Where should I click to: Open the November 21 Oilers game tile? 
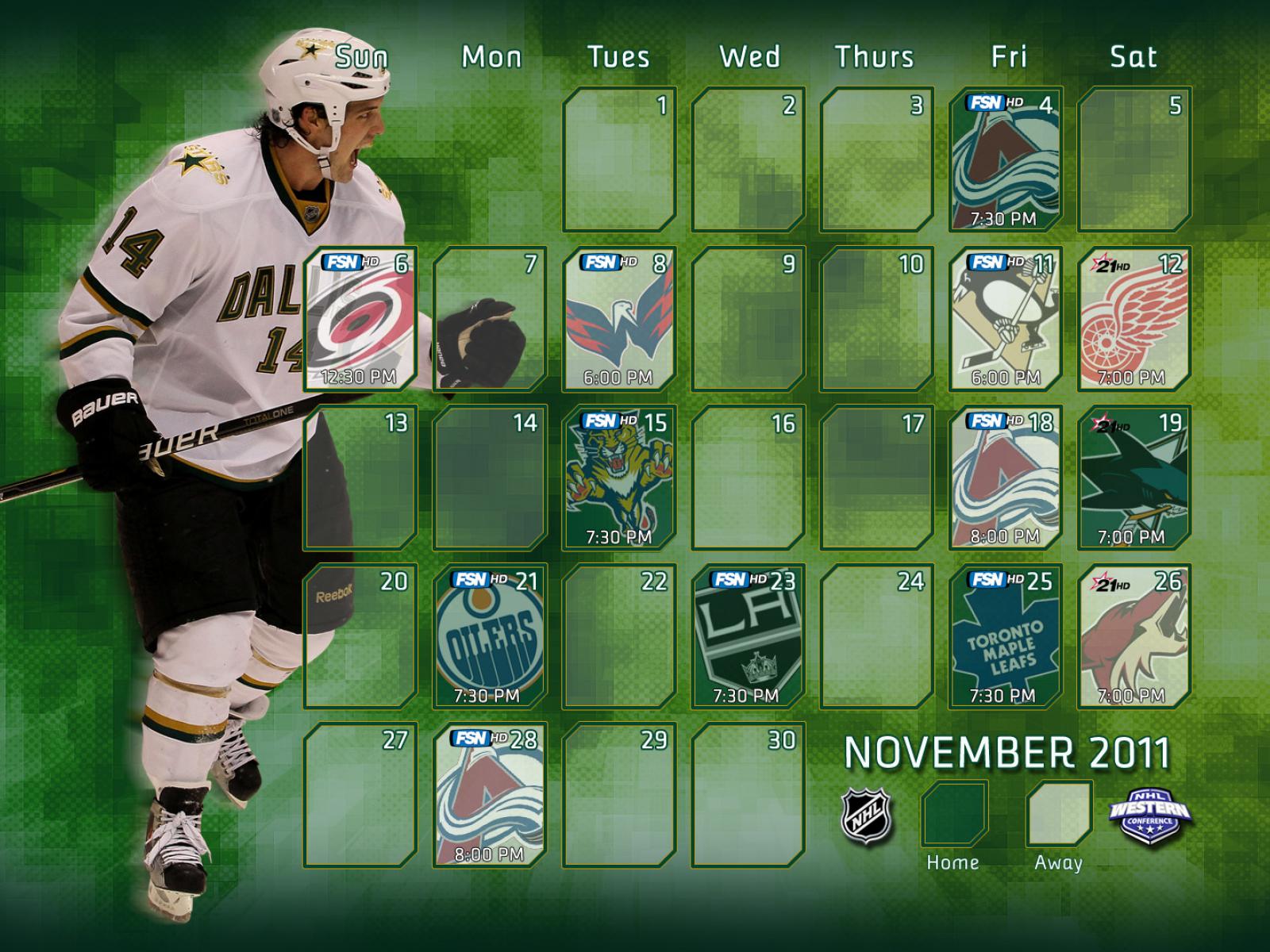click(490, 636)
